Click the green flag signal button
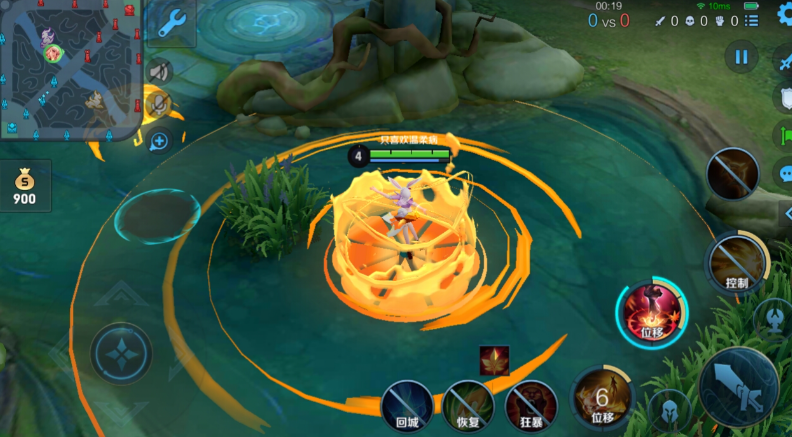This screenshot has height=437, width=792. coord(783,134)
